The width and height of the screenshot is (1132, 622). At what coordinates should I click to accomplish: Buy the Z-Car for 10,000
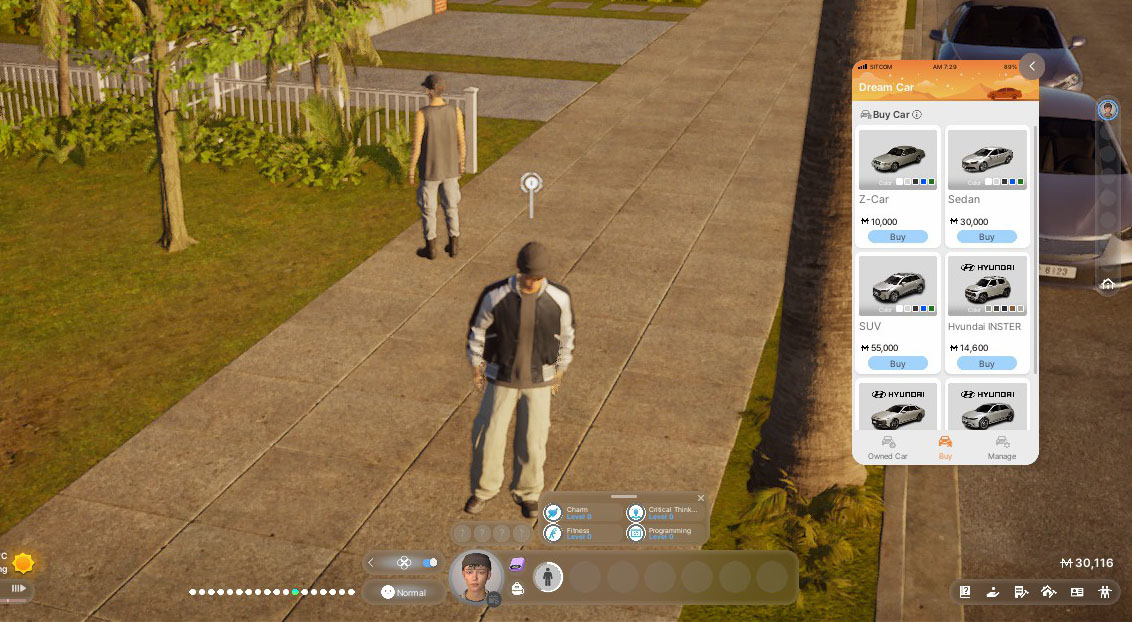coord(897,237)
